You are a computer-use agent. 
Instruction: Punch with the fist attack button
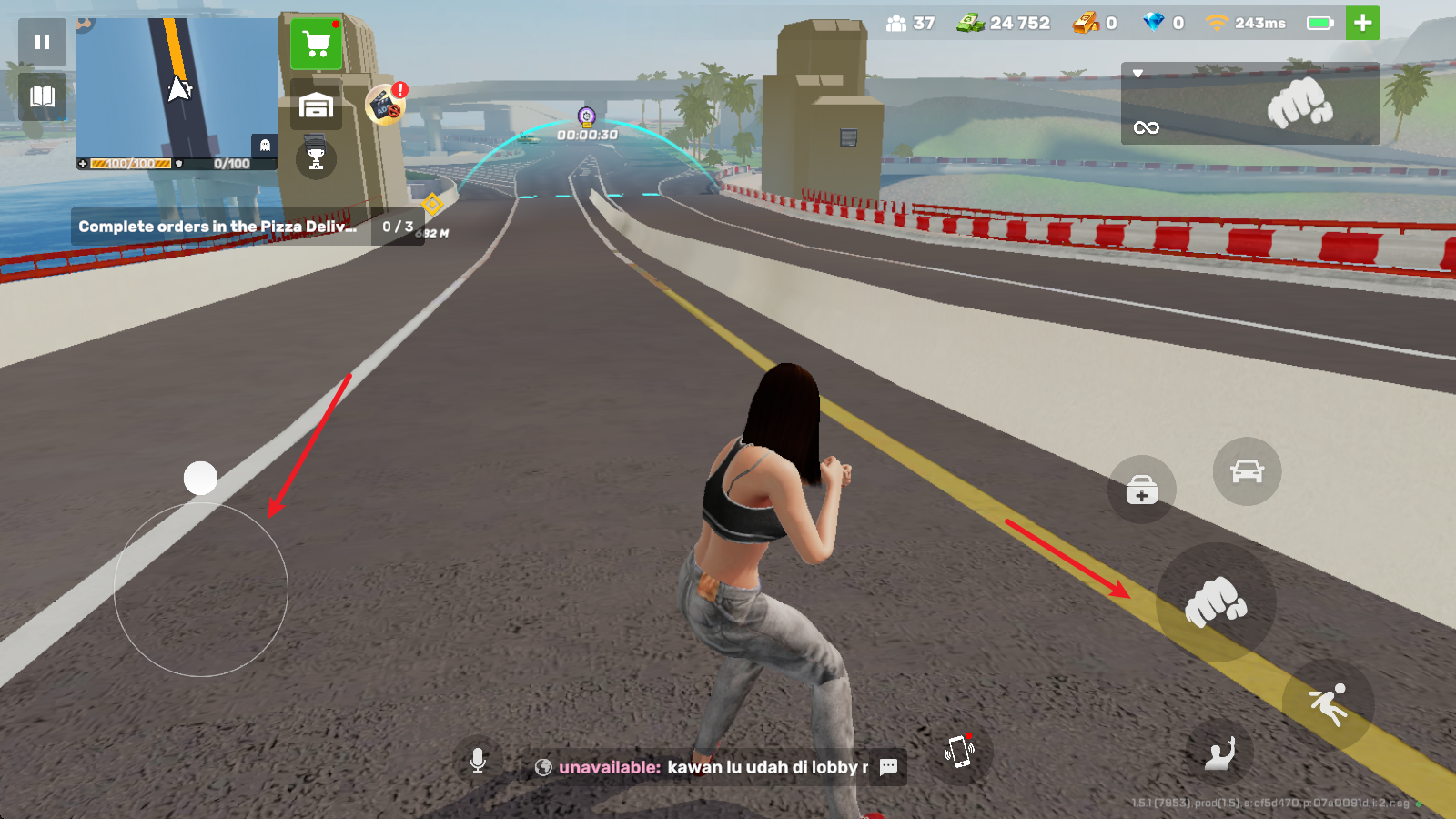[1216, 602]
